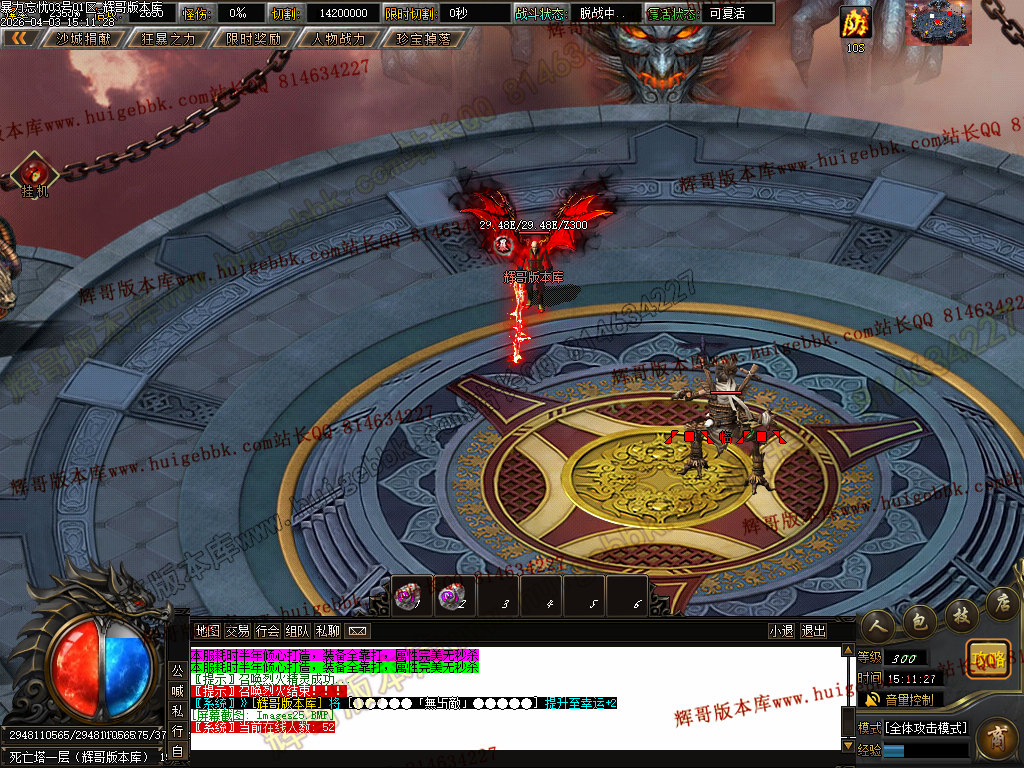
Task: Open the 珍宝掉落 list
Action: tap(423, 39)
